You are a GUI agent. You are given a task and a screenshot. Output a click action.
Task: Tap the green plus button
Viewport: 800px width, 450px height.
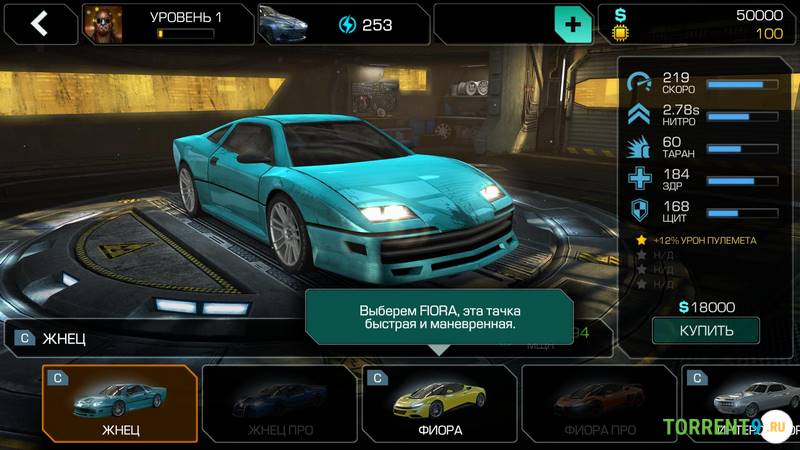point(572,25)
